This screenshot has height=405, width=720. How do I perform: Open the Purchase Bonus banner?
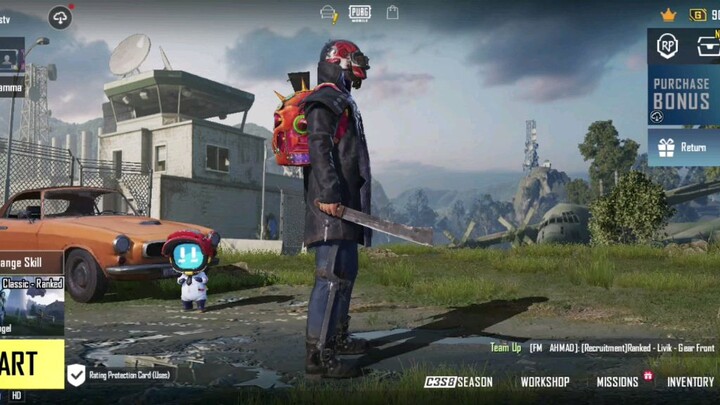tap(683, 95)
